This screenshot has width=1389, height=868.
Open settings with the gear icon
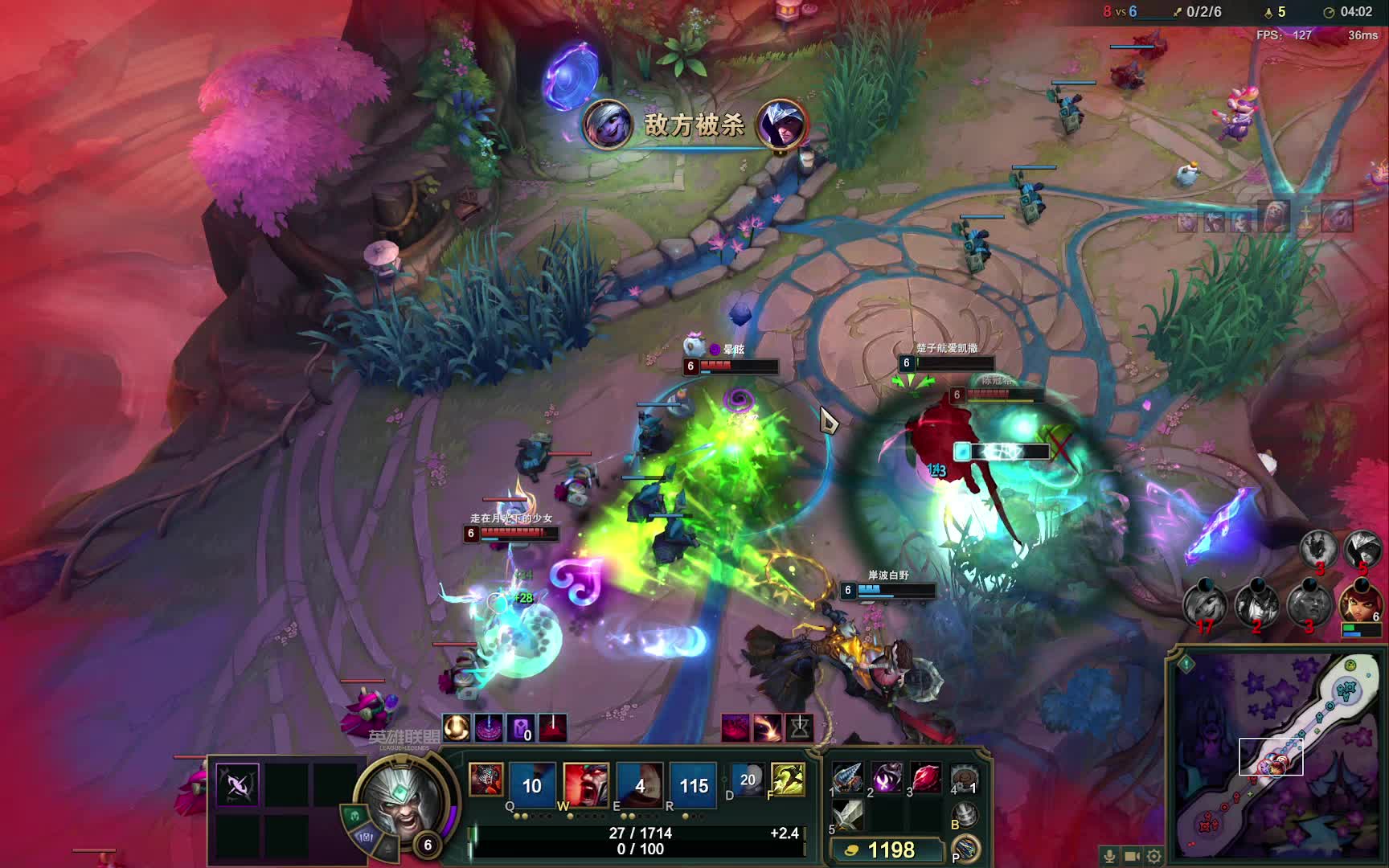pos(1154,857)
